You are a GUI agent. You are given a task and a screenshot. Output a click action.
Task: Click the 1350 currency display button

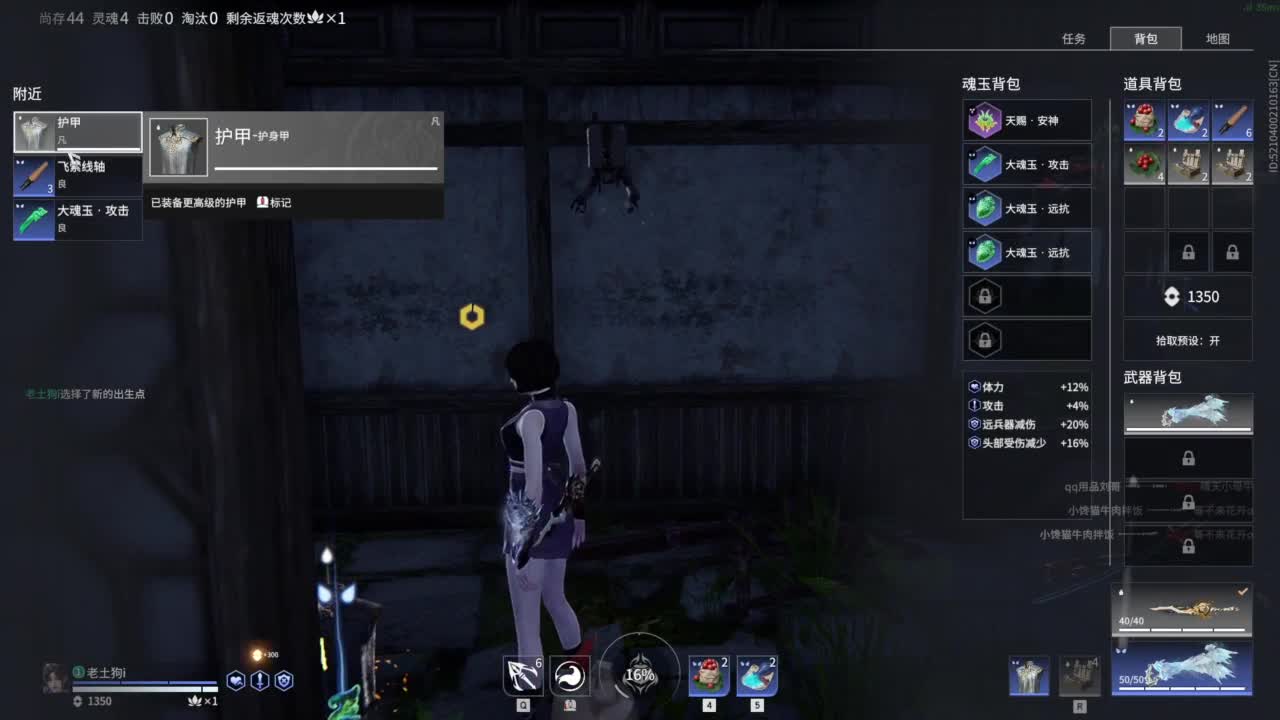click(x=1188, y=296)
